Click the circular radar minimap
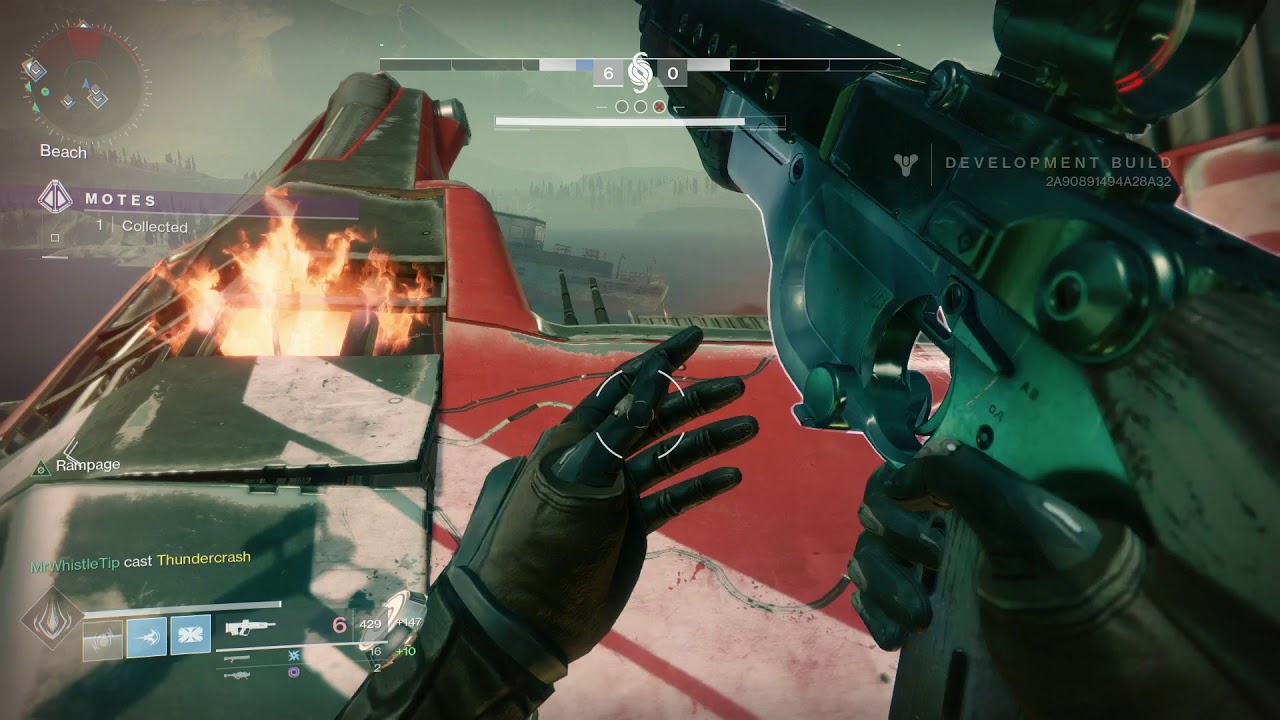 pos(85,78)
